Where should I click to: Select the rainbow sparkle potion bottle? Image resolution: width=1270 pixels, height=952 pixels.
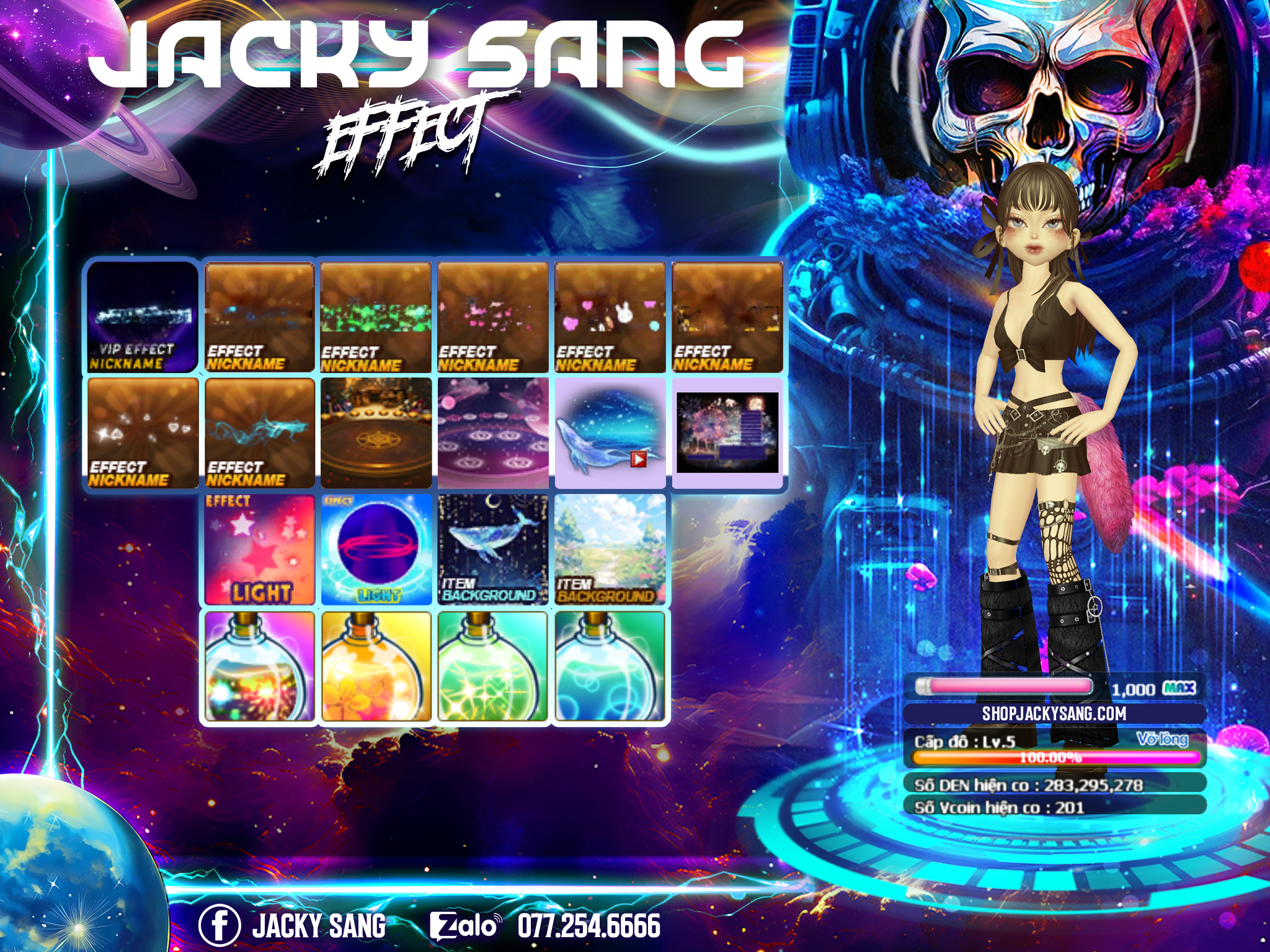coord(259,667)
